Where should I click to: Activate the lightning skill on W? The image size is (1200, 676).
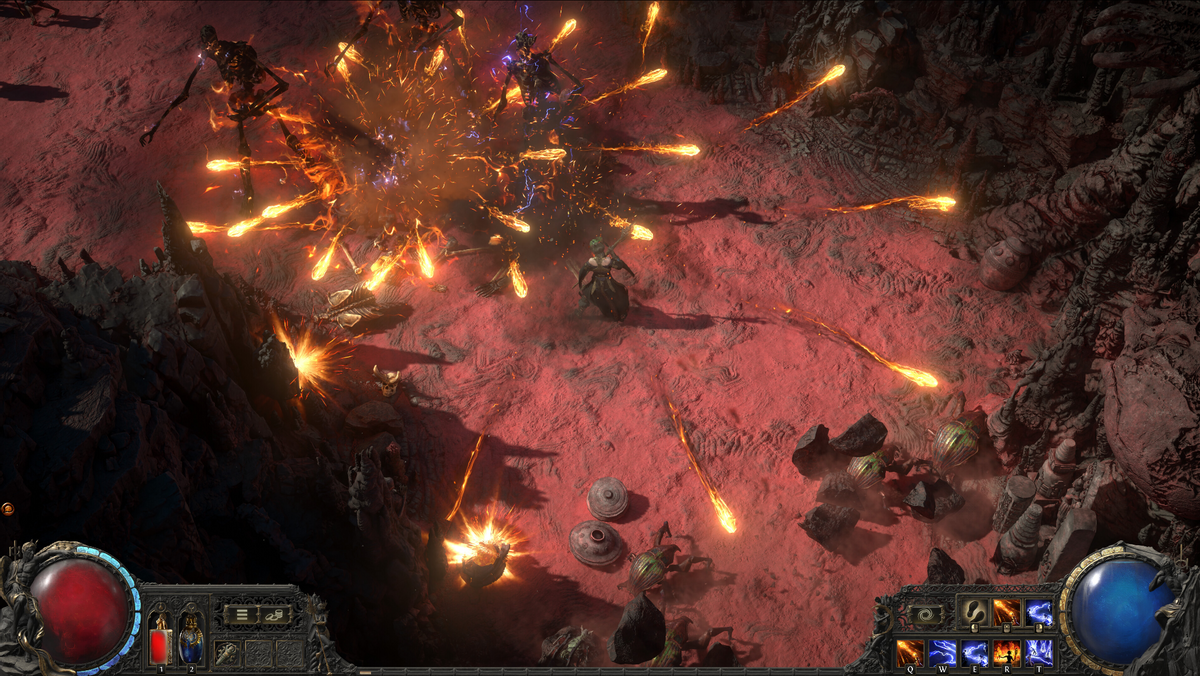click(x=943, y=653)
